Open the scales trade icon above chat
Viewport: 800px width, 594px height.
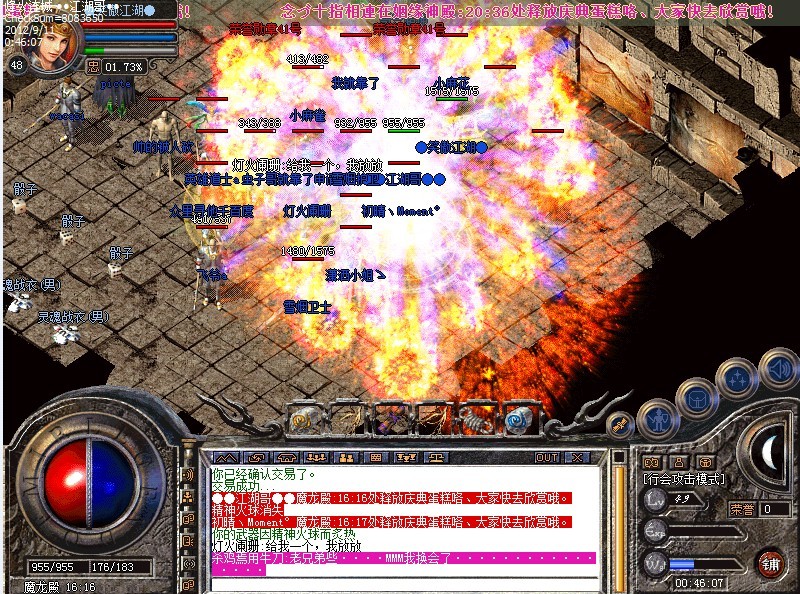[x=437, y=457]
